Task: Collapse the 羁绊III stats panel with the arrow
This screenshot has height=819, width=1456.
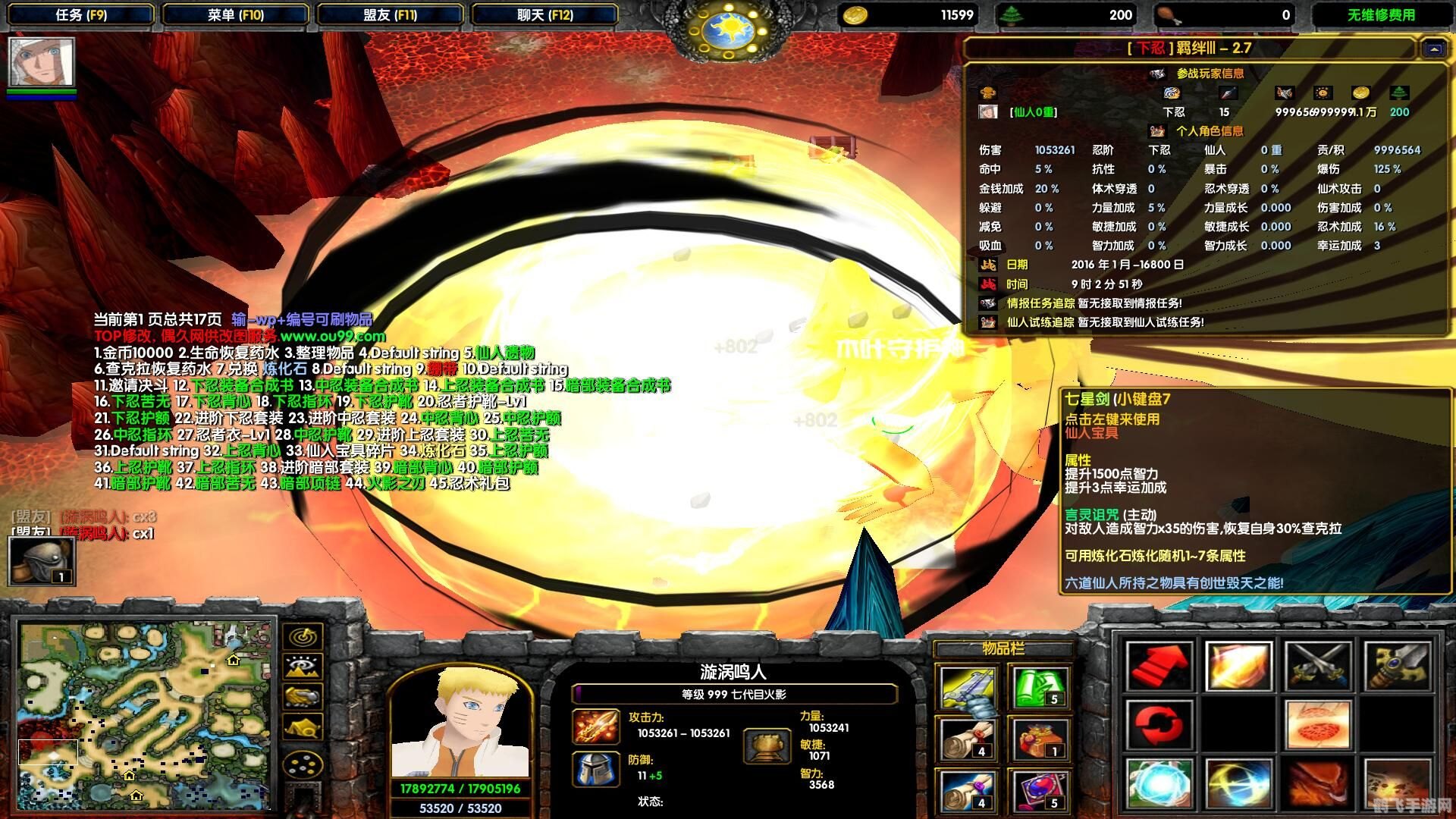Action: [1433, 49]
